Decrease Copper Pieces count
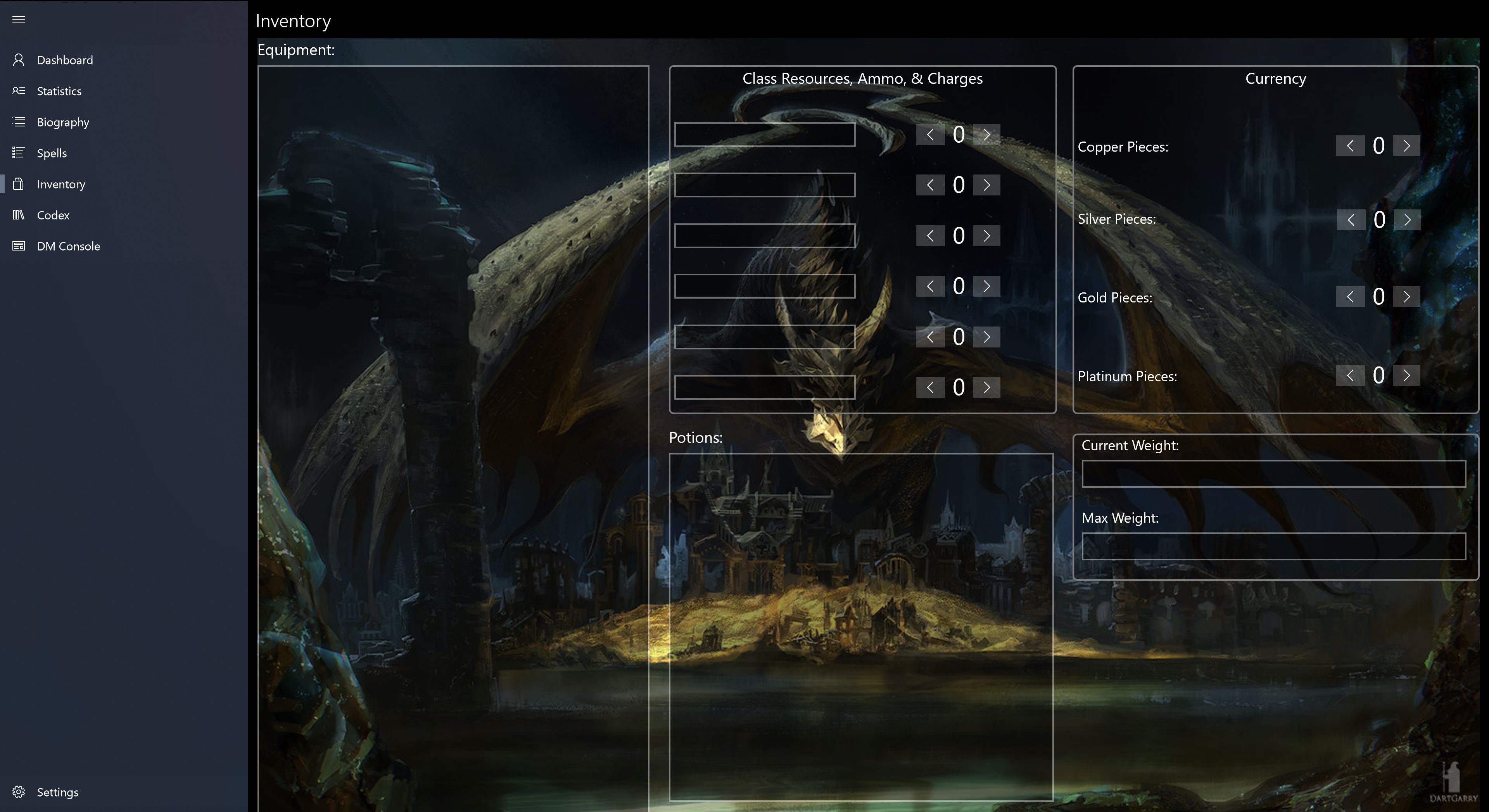Image resolution: width=1489 pixels, height=812 pixels. [1350, 146]
